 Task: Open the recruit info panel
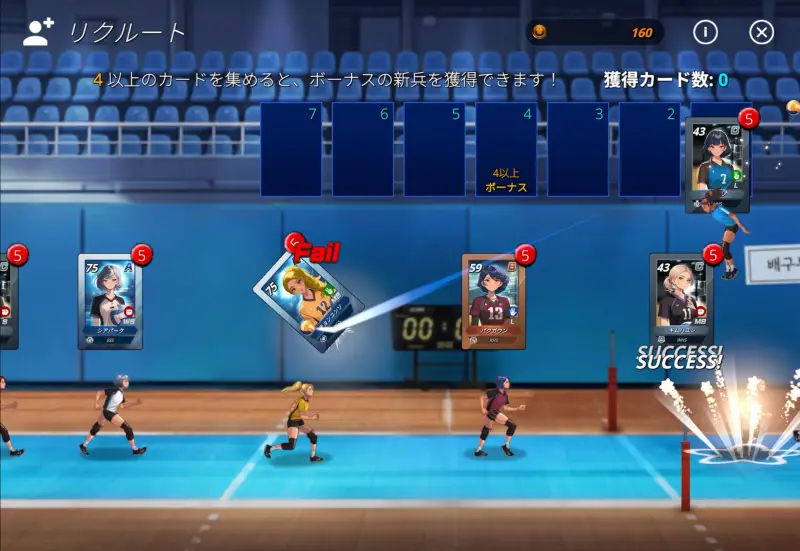(x=705, y=32)
